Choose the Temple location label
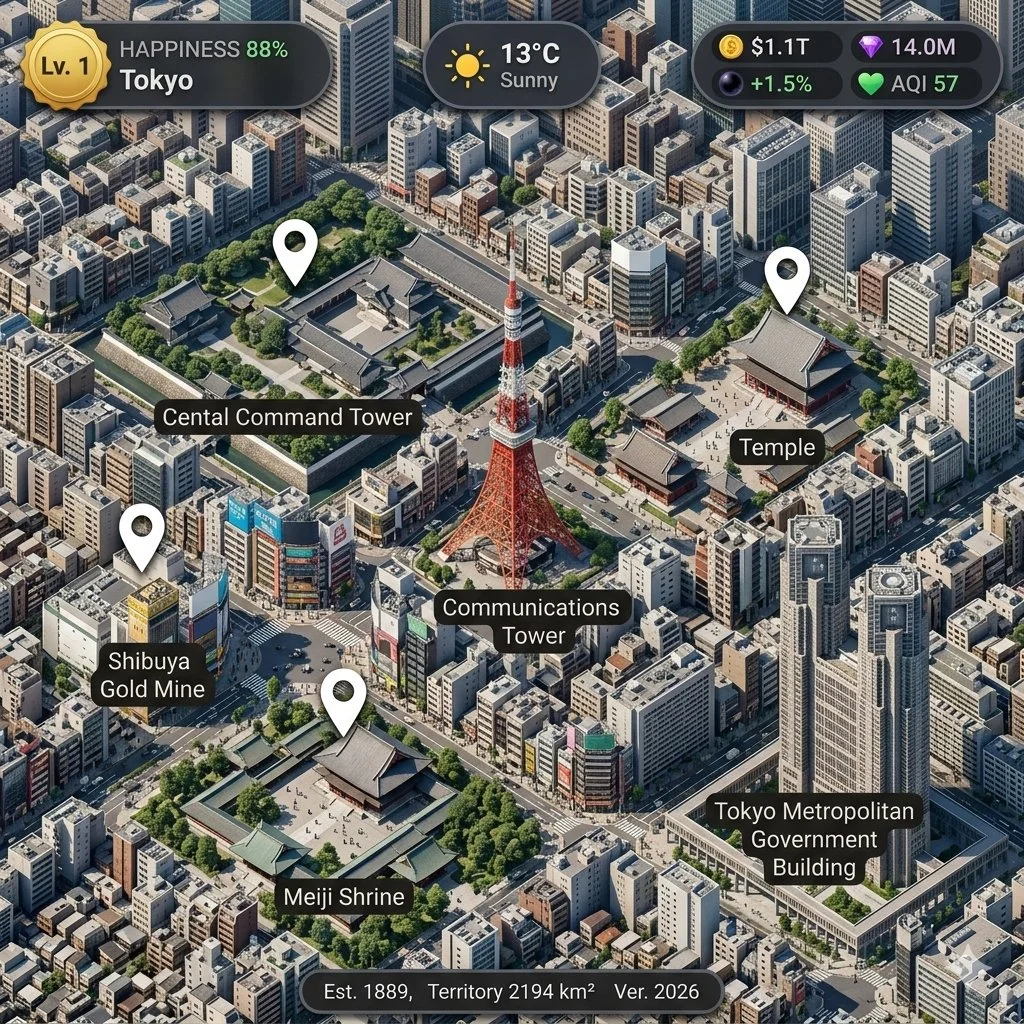Image resolution: width=1024 pixels, height=1024 pixels. pos(777,447)
